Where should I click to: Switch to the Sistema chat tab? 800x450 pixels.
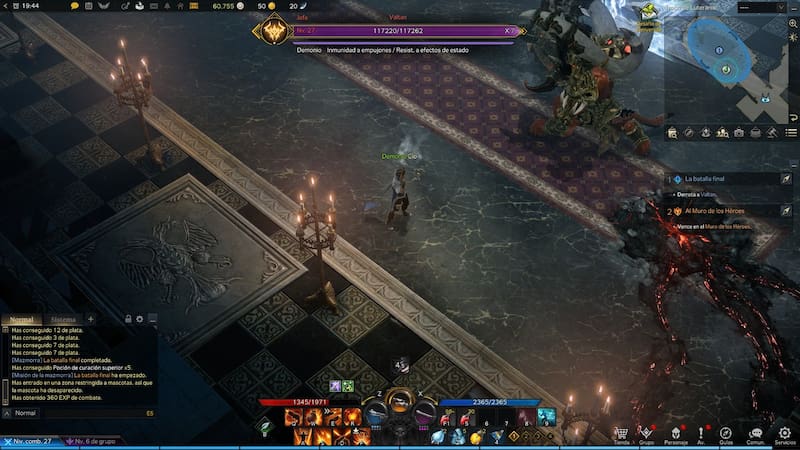tap(63, 319)
